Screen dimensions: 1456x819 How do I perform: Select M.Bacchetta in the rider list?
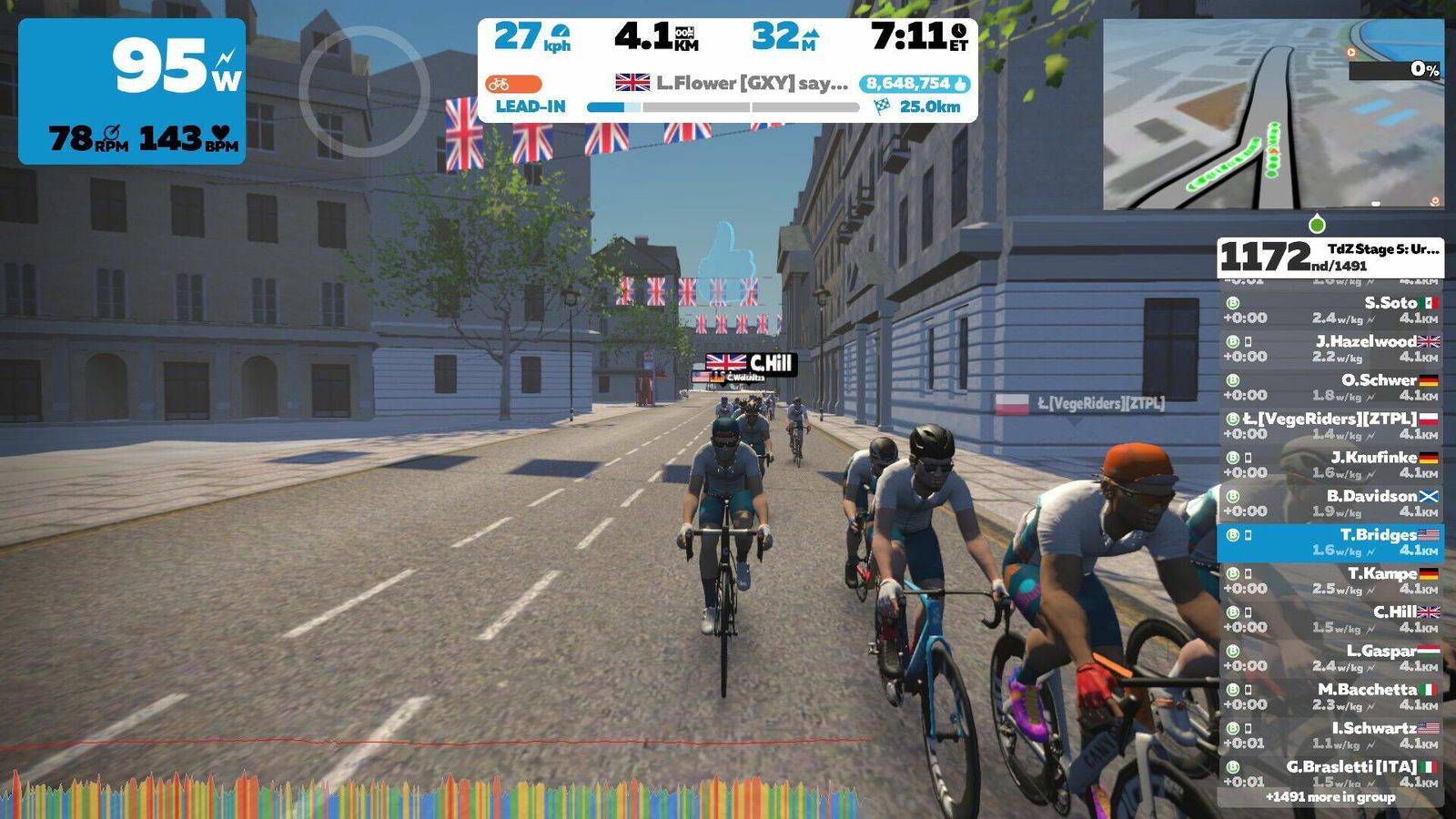tap(1330, 697)
